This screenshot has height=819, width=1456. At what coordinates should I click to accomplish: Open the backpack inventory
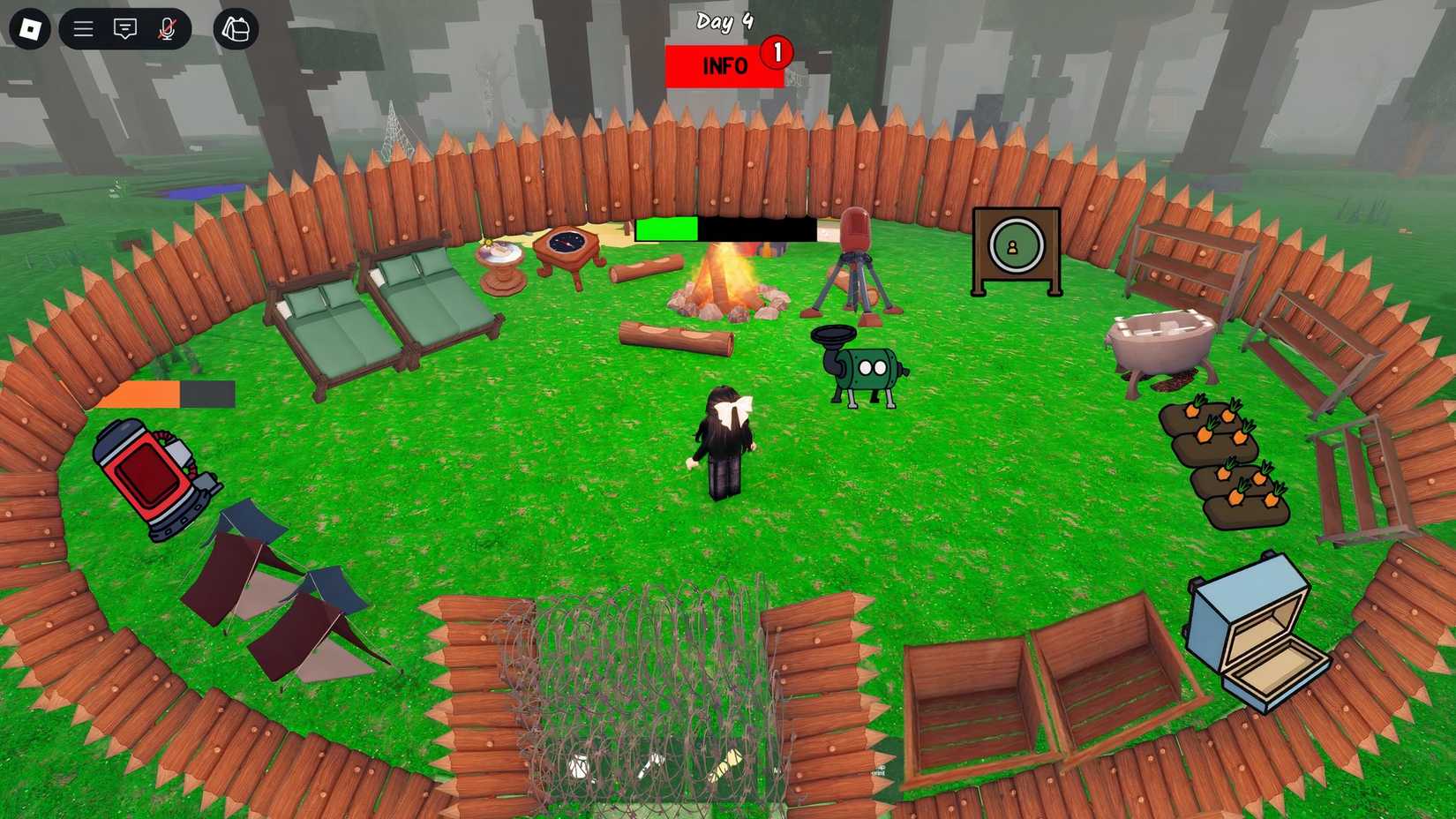point(235,29)
